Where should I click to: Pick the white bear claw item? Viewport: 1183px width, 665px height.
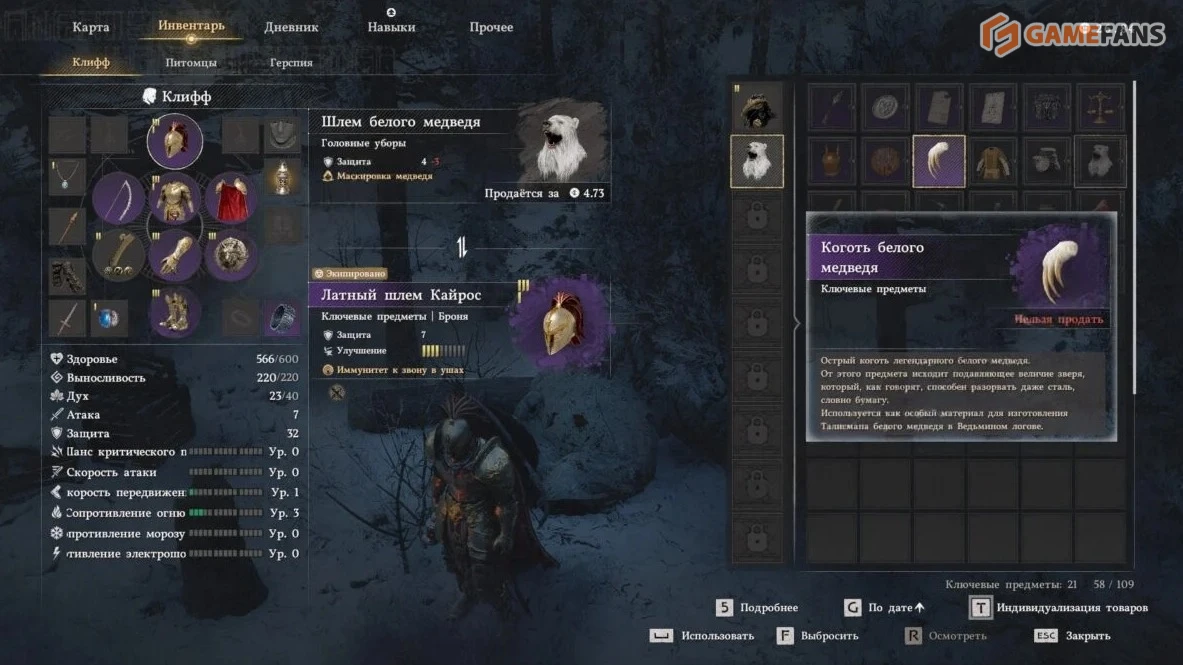pyautogui.click(x=939, y=161)
